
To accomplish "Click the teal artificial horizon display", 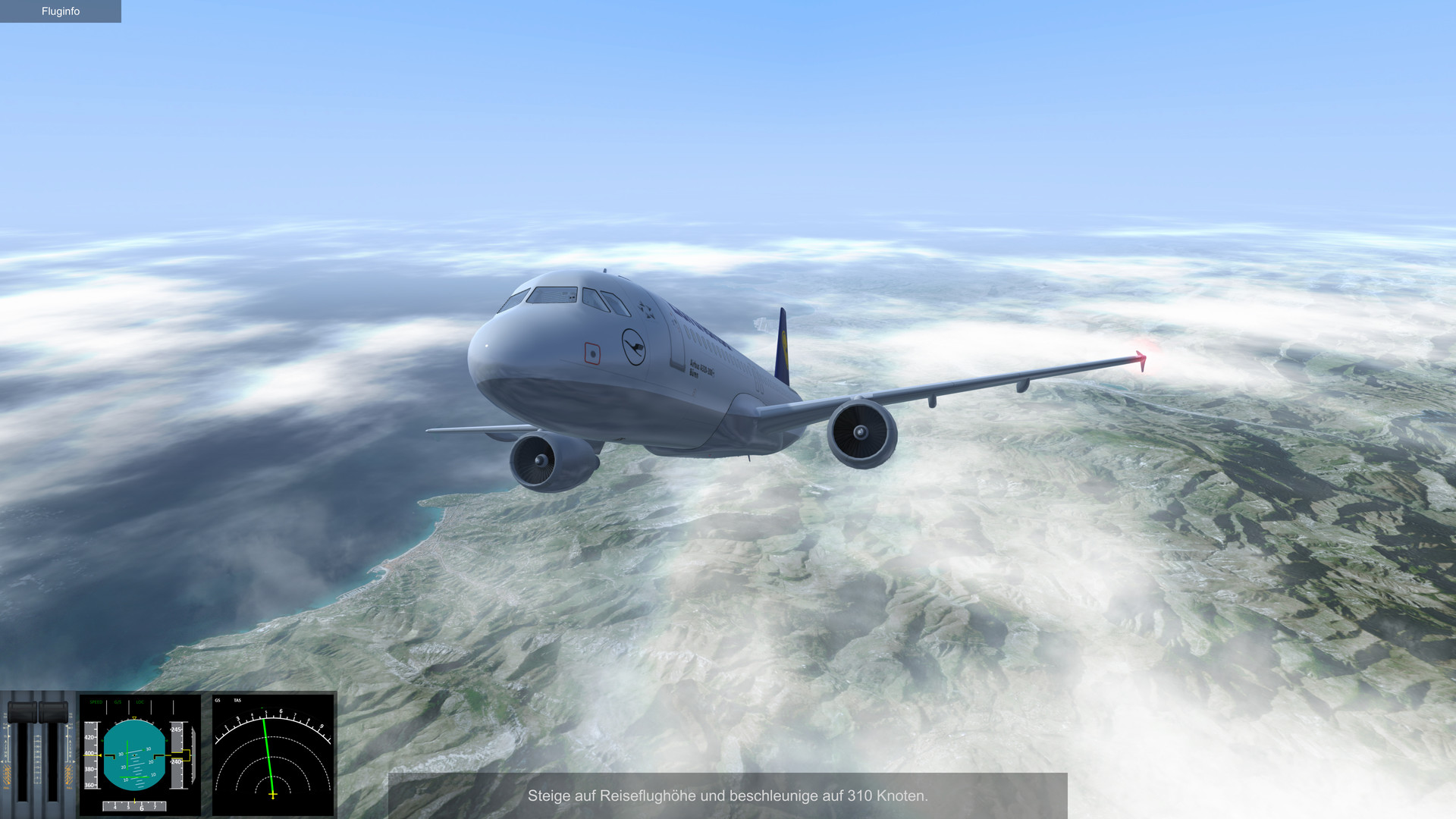I will (134, 756).
